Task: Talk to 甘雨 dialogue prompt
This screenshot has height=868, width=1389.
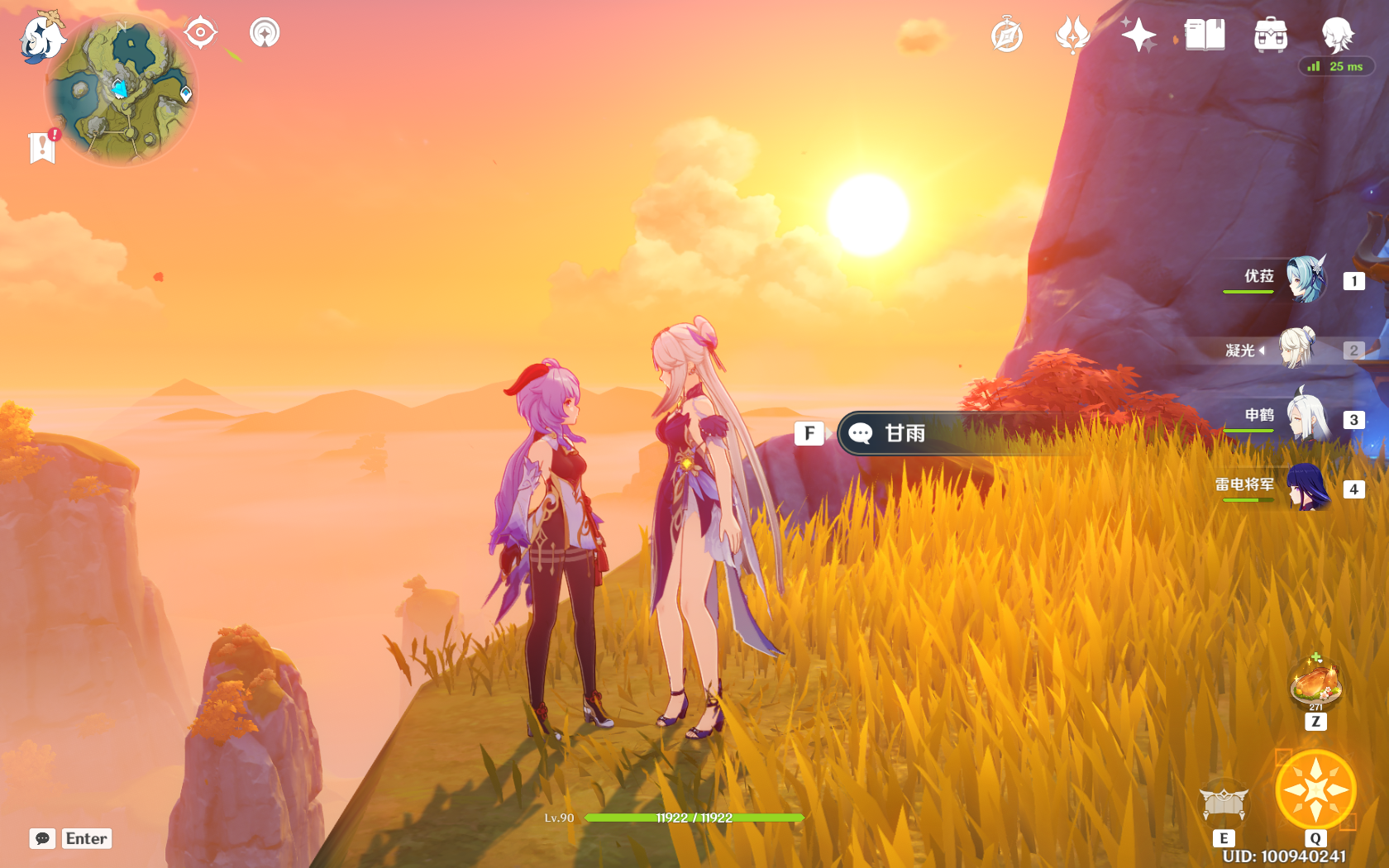Action: (905, 433)
